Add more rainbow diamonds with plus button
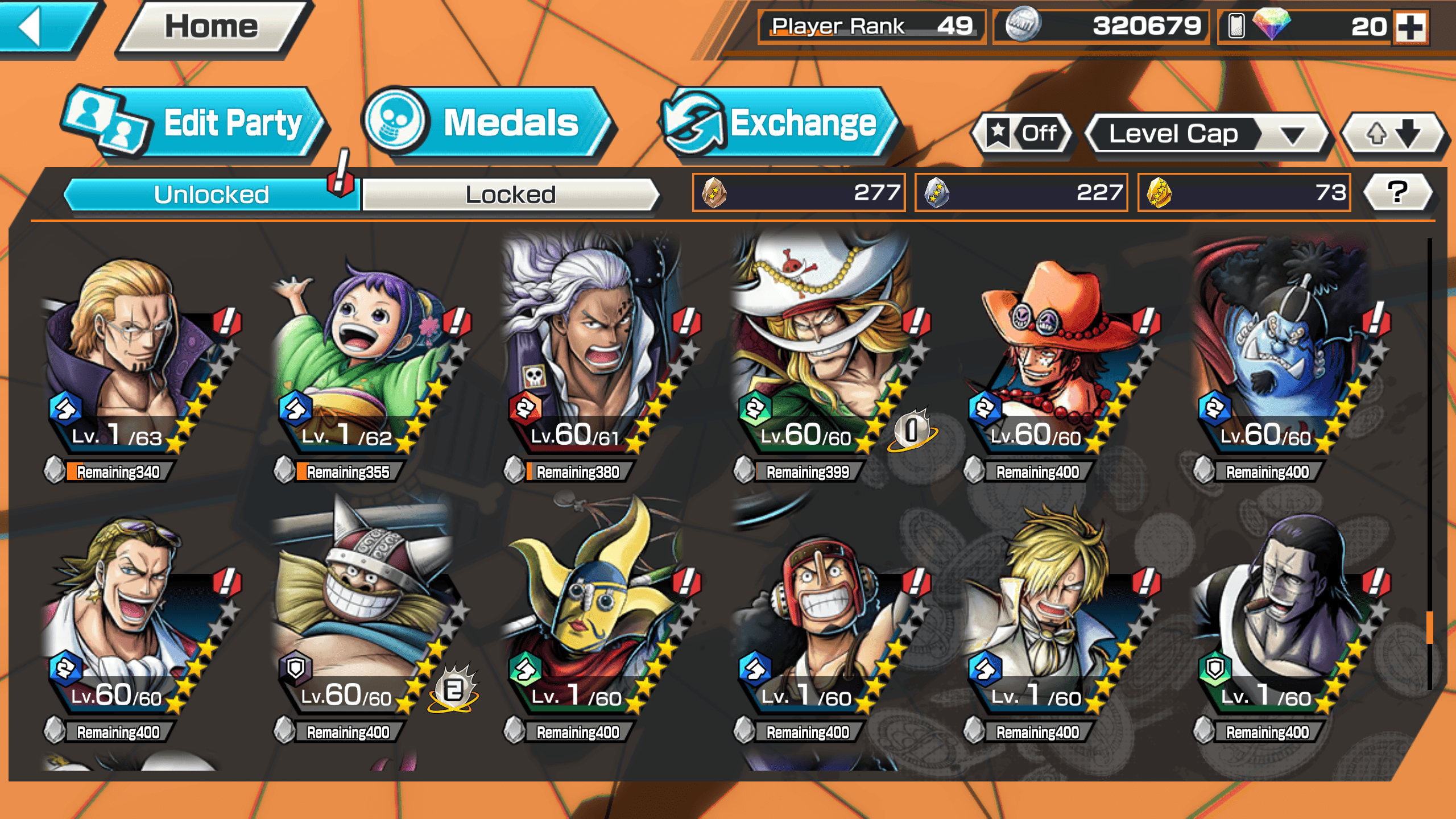This screenshot has width=1456, height=819. (1411, 27)
